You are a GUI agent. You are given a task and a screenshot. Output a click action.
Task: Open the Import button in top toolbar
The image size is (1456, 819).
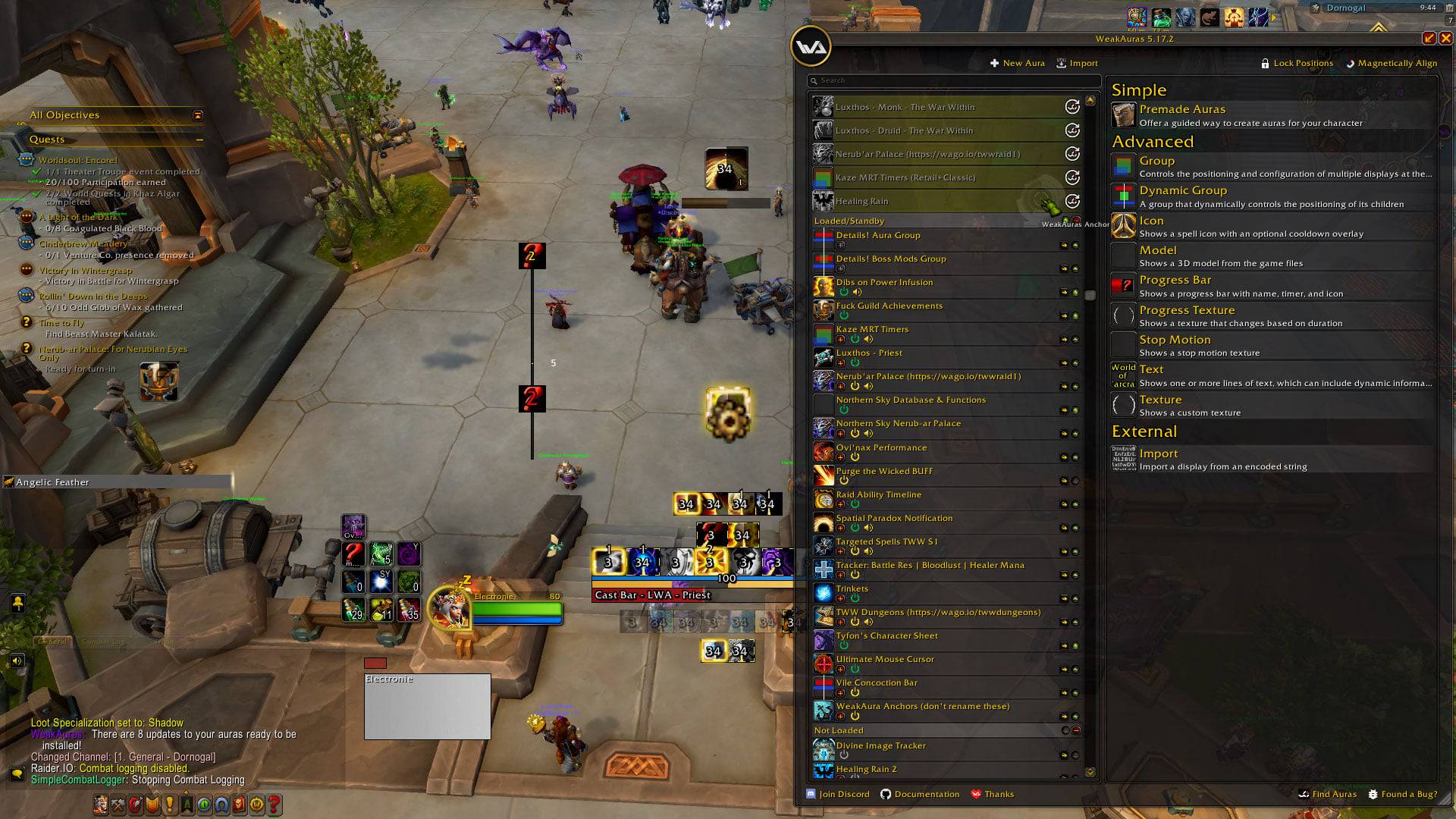[1077, 64]
